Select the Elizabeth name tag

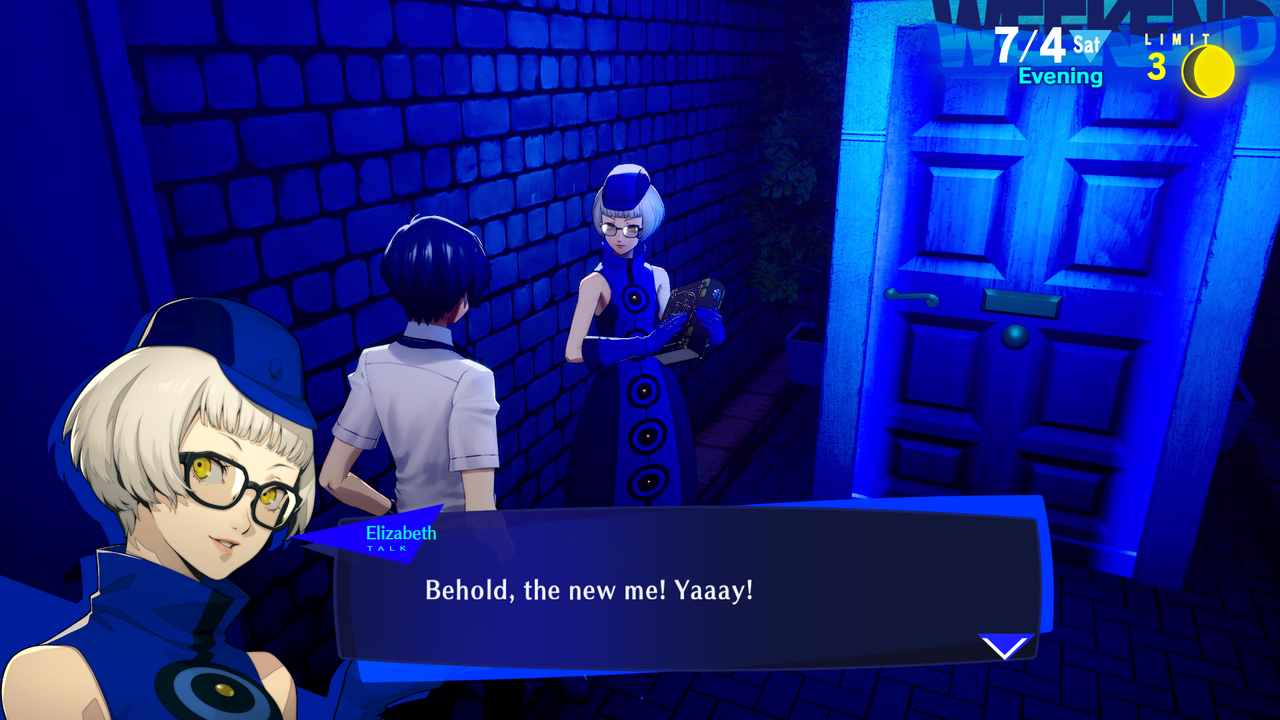[400, 533]
